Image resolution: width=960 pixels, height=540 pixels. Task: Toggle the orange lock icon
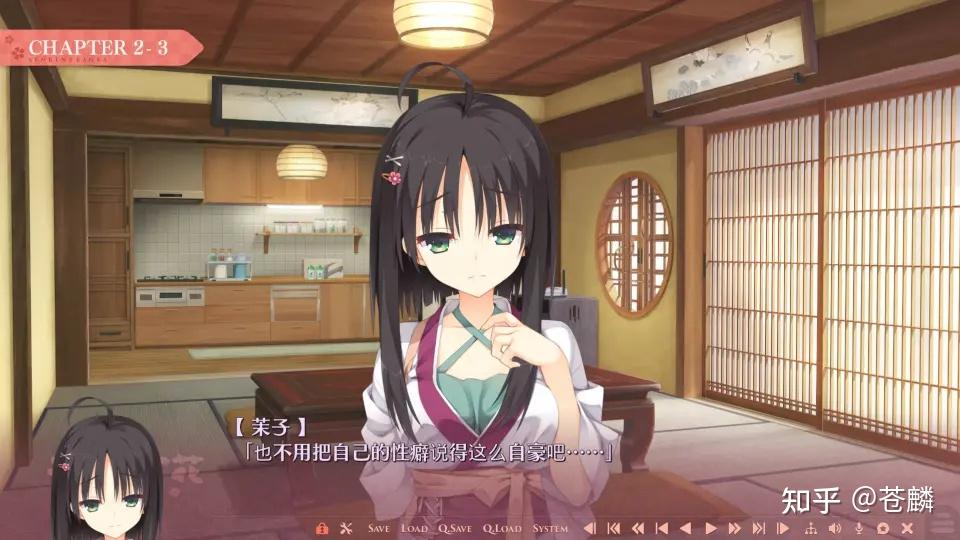click(322, 528)
